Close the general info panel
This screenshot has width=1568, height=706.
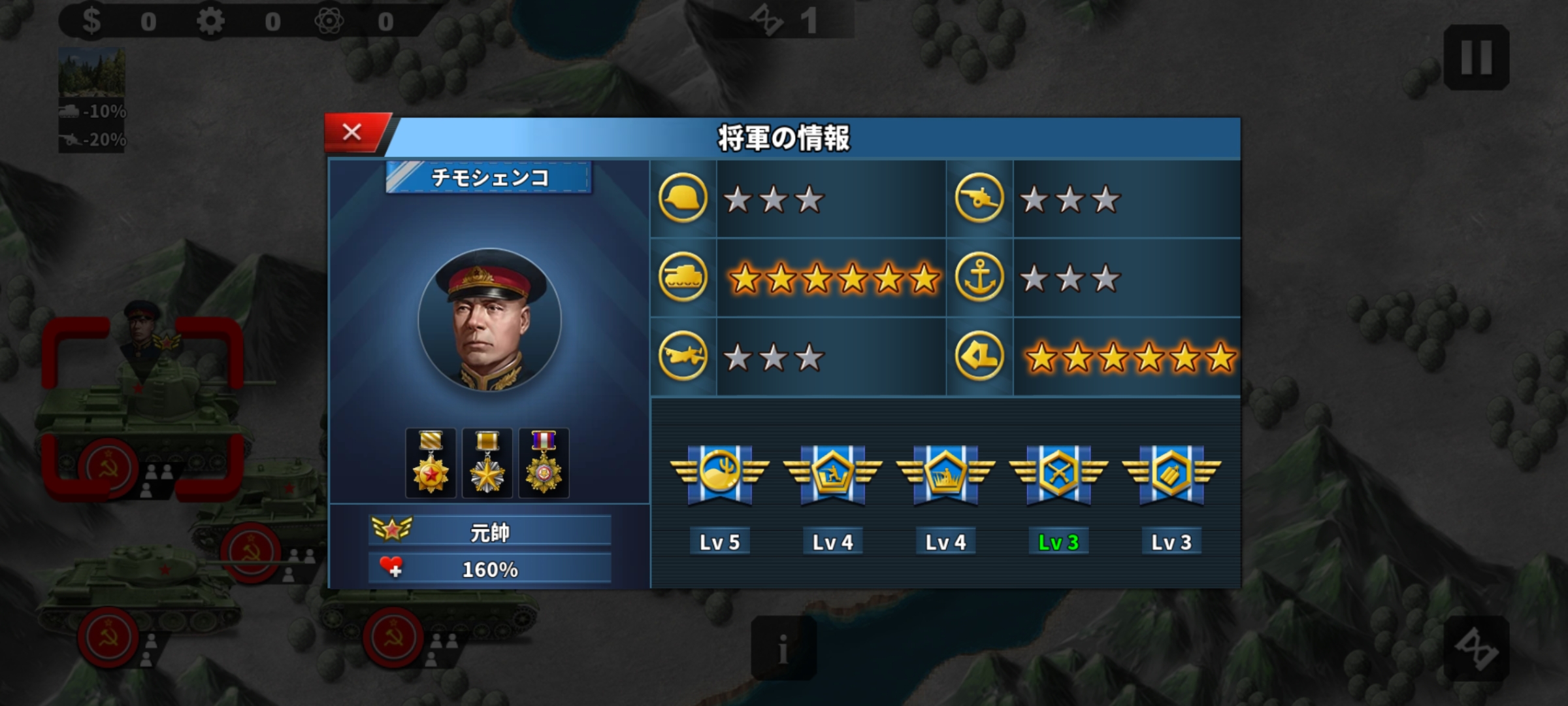(353, 133)
